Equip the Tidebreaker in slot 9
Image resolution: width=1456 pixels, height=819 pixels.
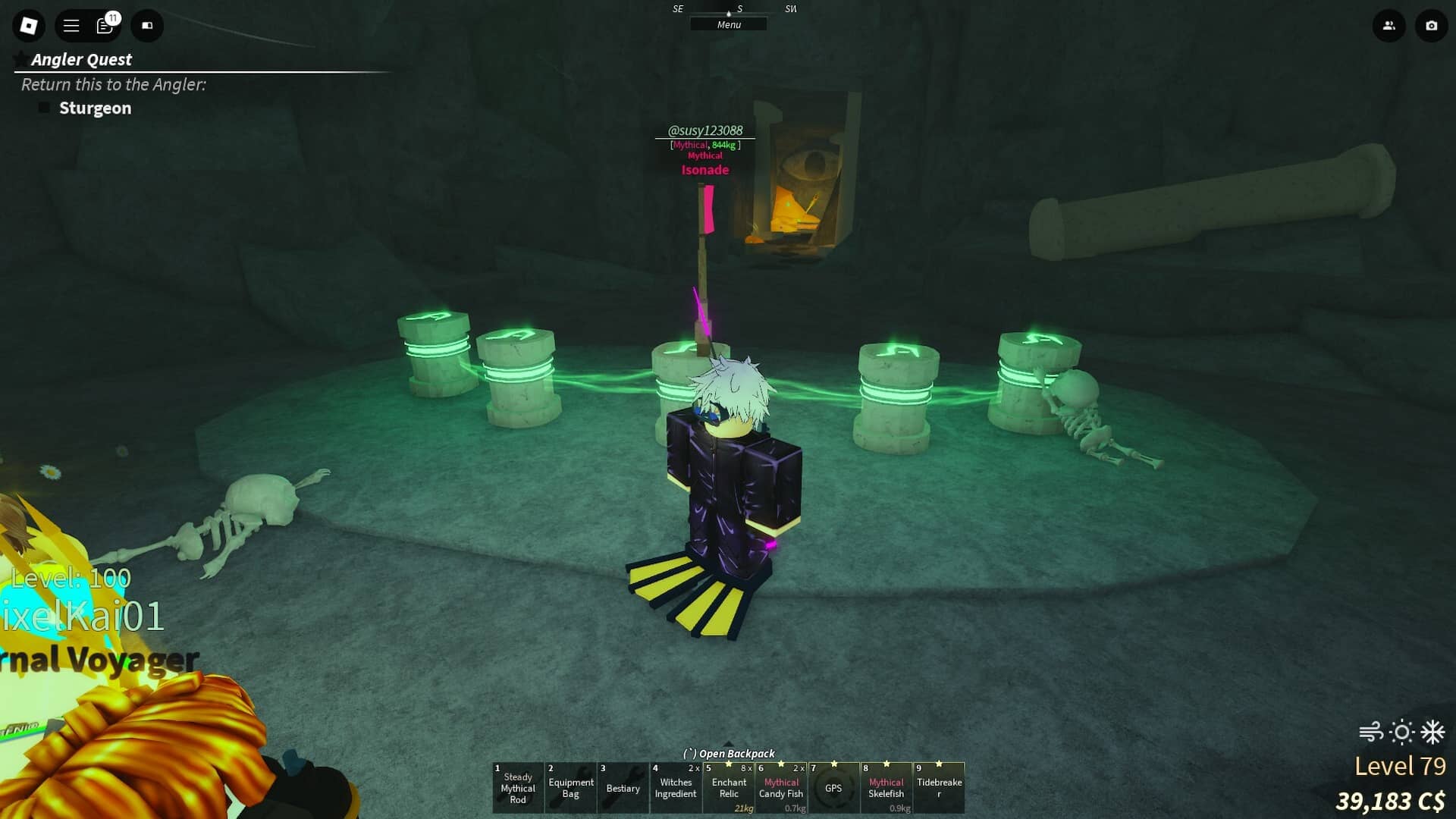(x=940, y=788)
